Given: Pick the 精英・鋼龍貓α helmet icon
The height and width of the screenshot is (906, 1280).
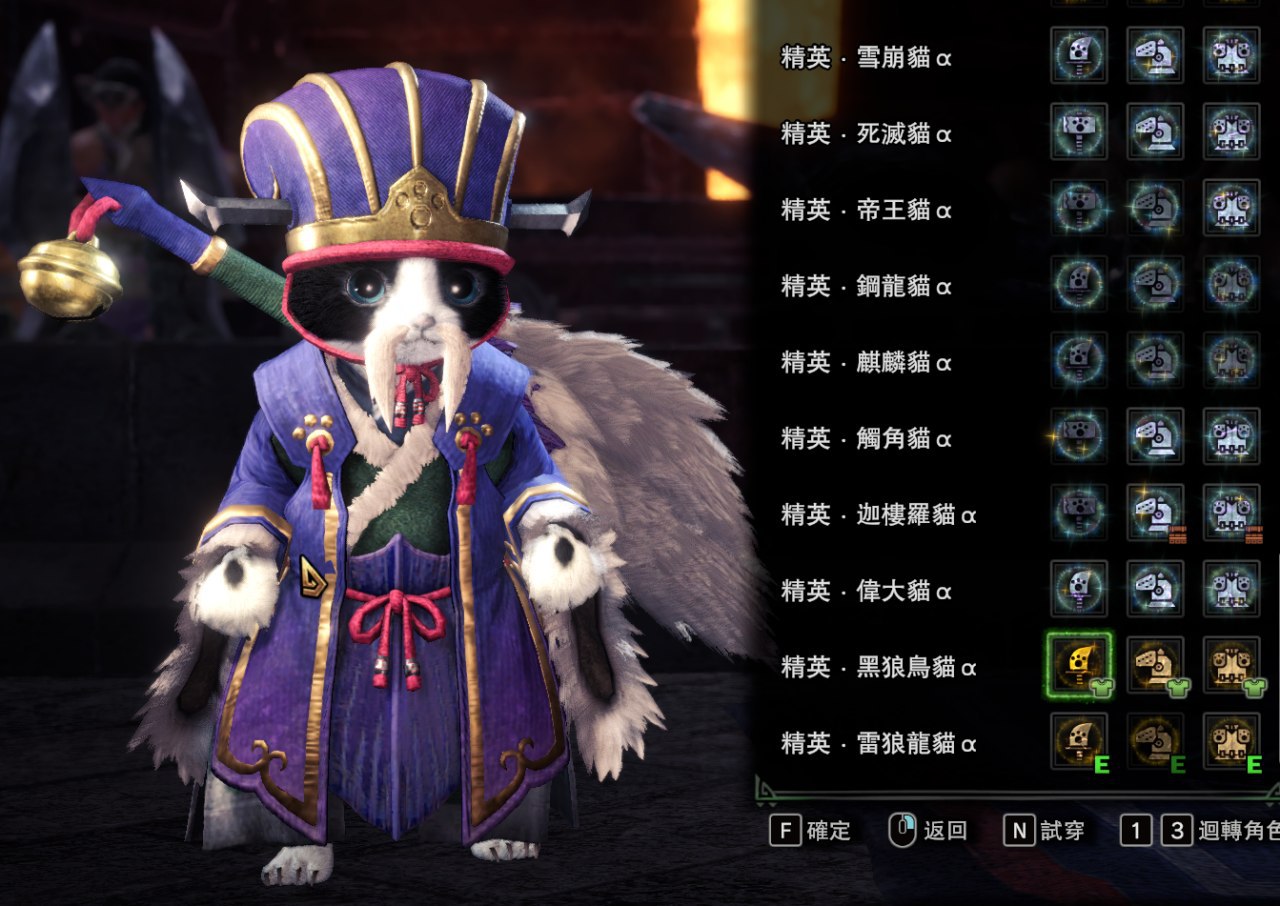Looking at the screenshot, I should pos(1155,284).
